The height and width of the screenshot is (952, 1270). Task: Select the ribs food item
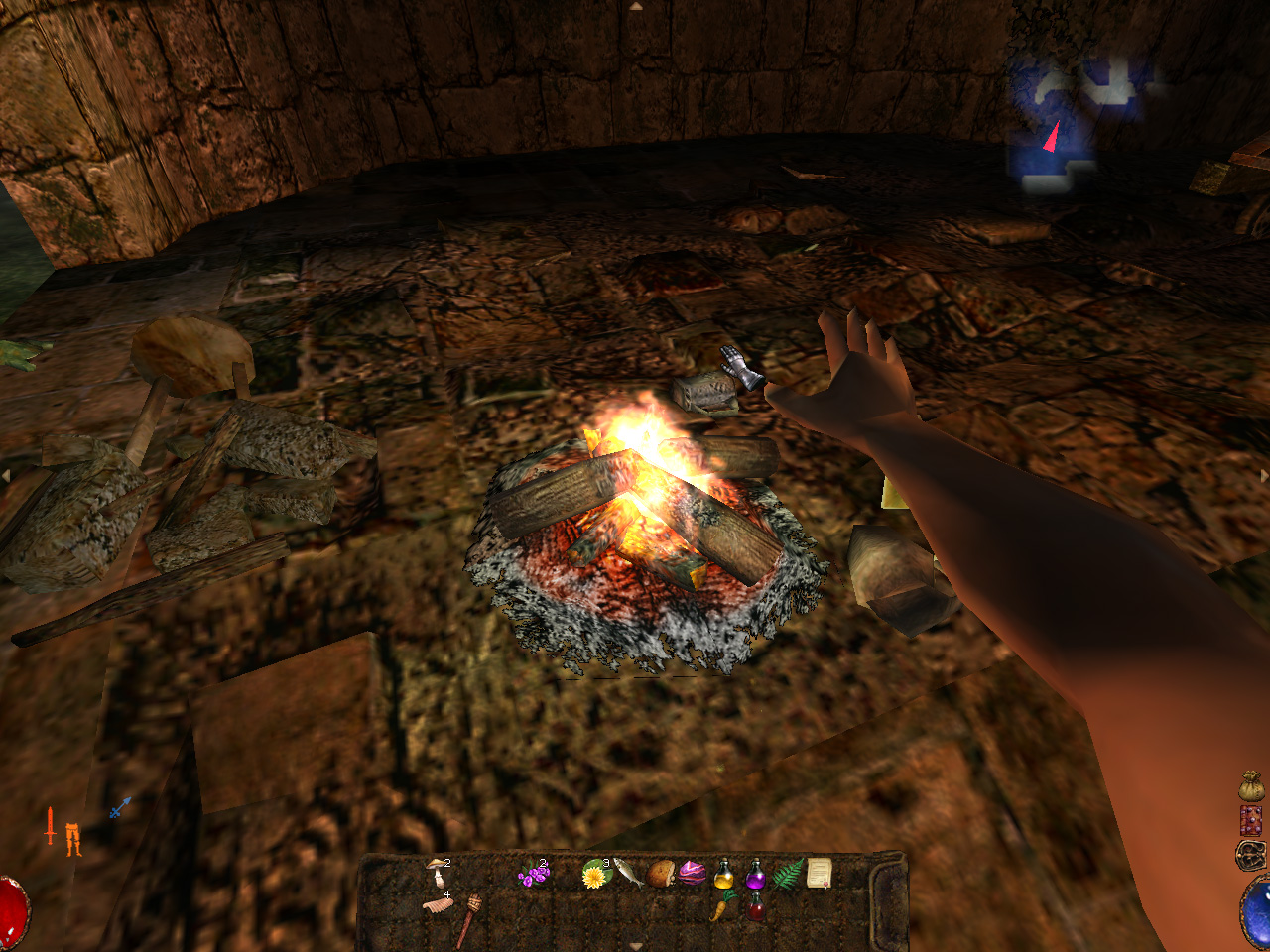point(438,904)
